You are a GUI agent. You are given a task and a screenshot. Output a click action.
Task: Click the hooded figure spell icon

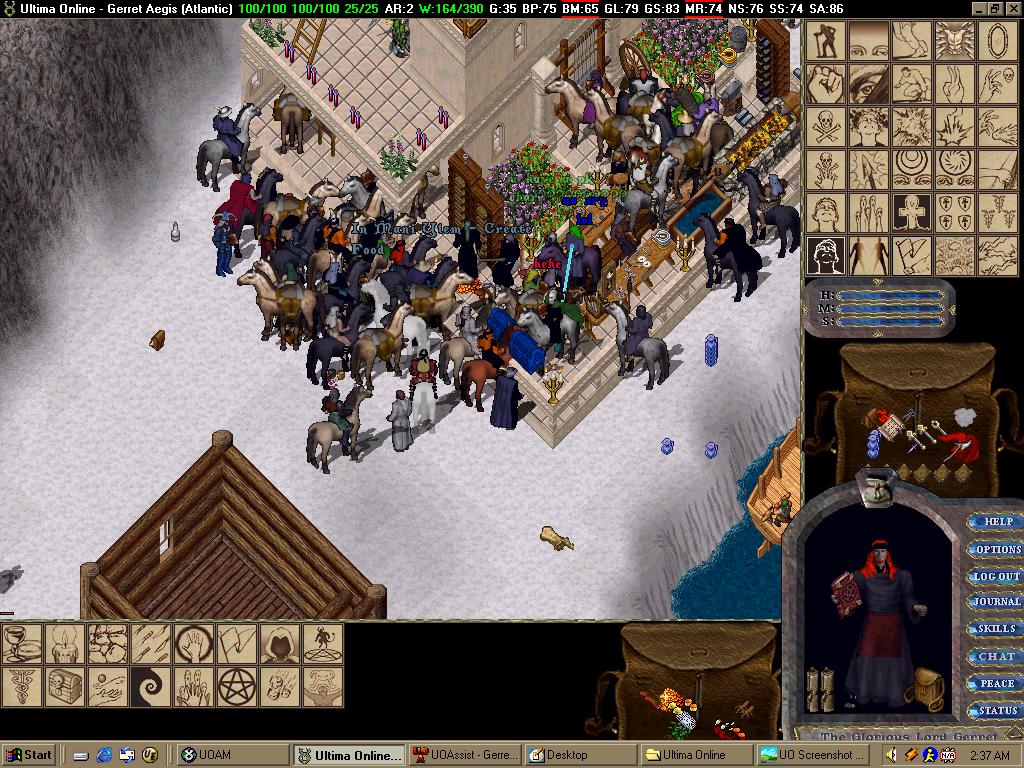281,643
